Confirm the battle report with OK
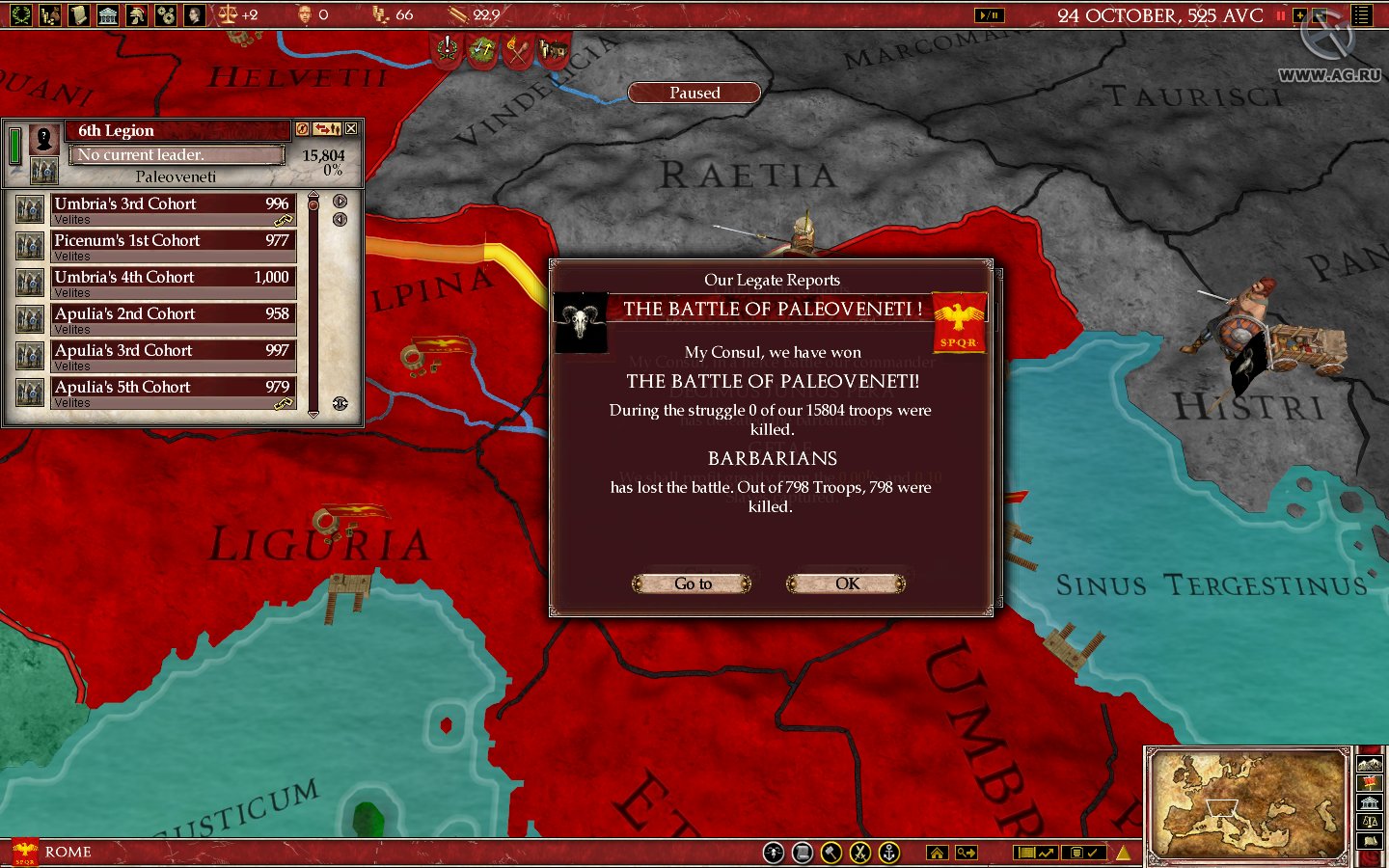Screen dimensions: 1389x868 [x=846, y=583]
